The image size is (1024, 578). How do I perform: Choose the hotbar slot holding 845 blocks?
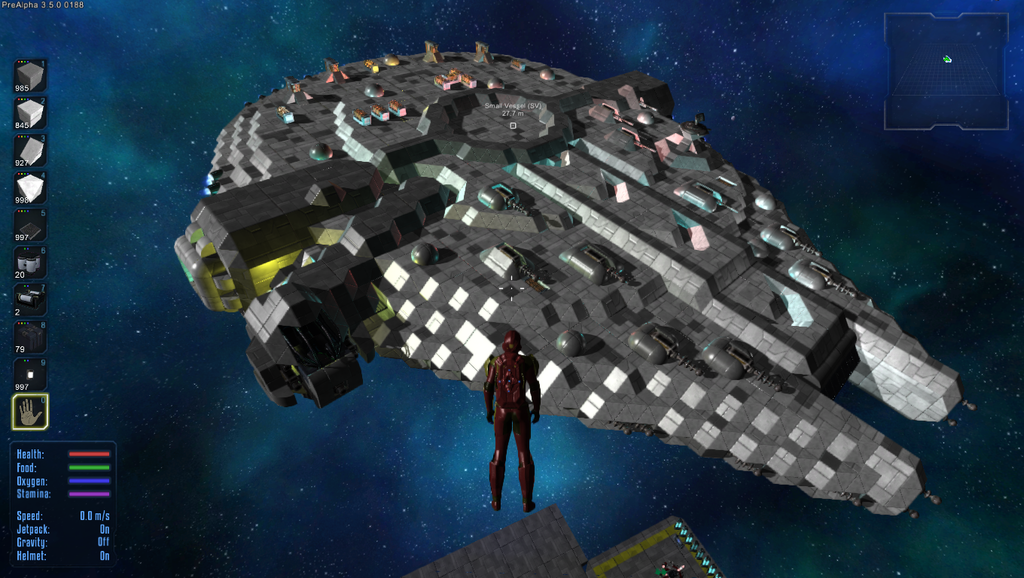tap(30, 114)
